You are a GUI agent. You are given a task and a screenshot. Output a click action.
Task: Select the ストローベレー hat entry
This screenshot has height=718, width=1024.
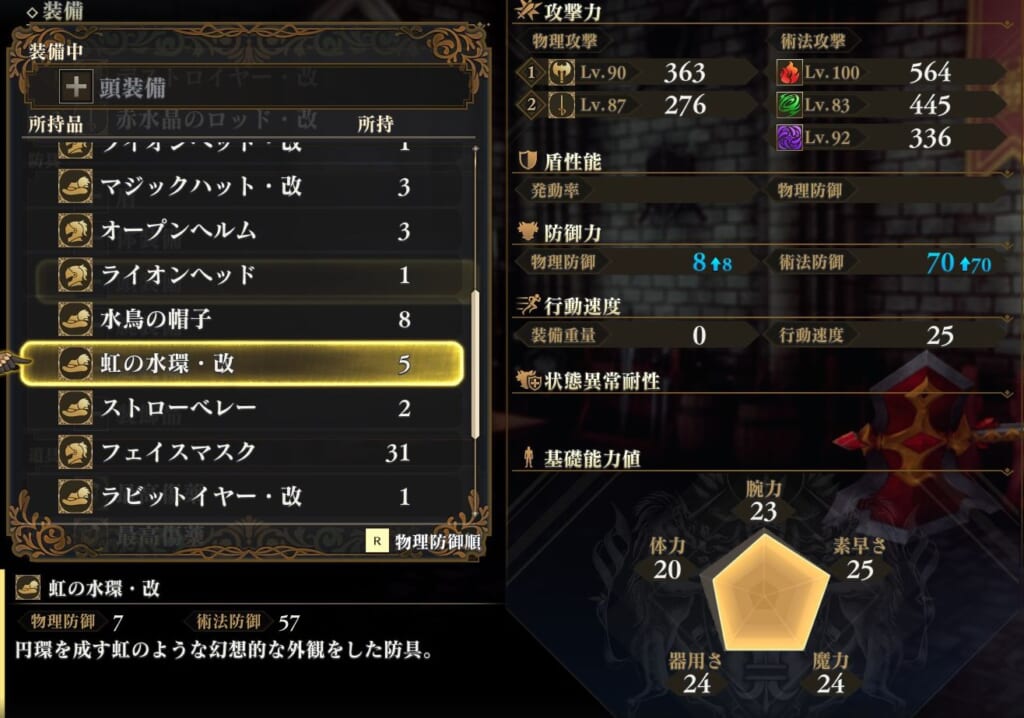pos(240,408)
